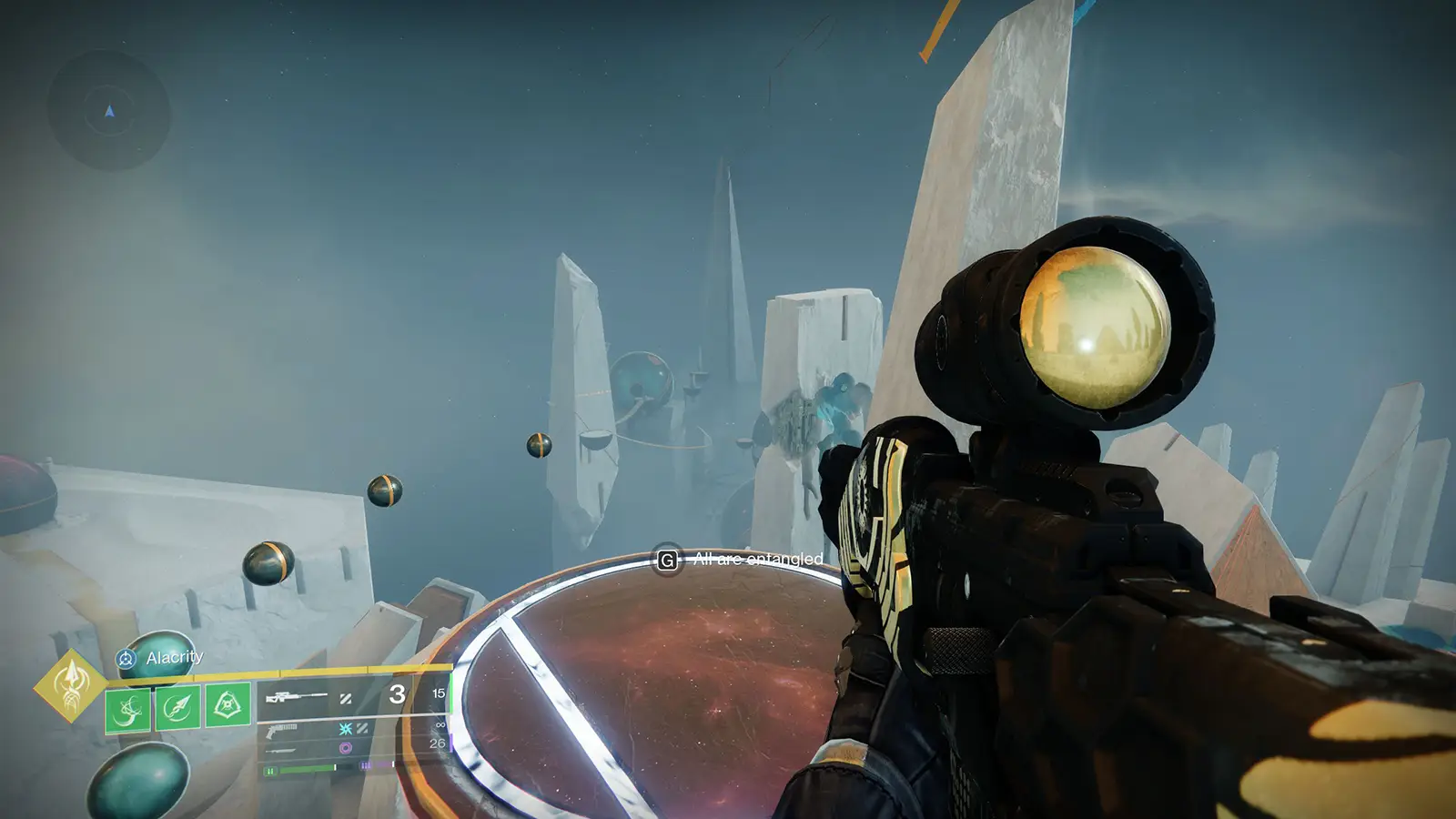Click the cyan Stasis element icon
Image resolution: width=1456 pixels, height=819 pixels.
[x=346, y=730]
